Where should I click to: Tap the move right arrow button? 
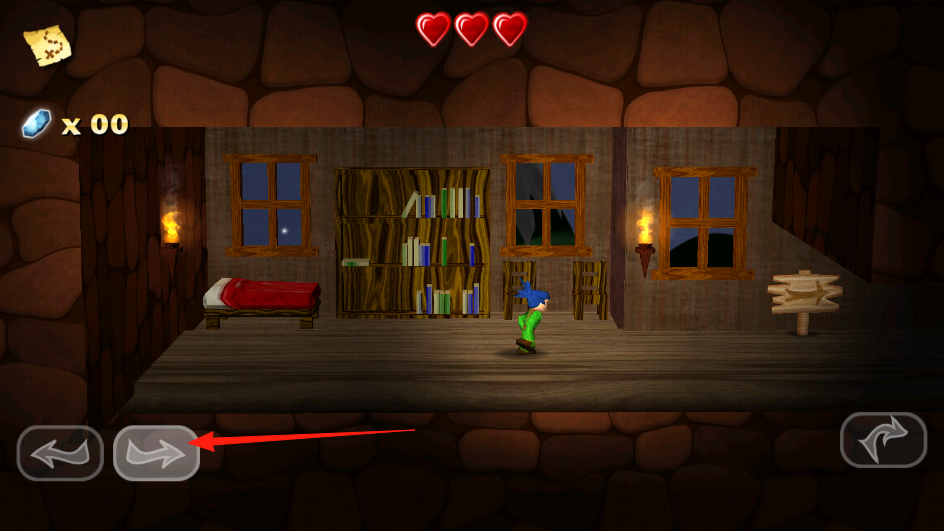156,453
